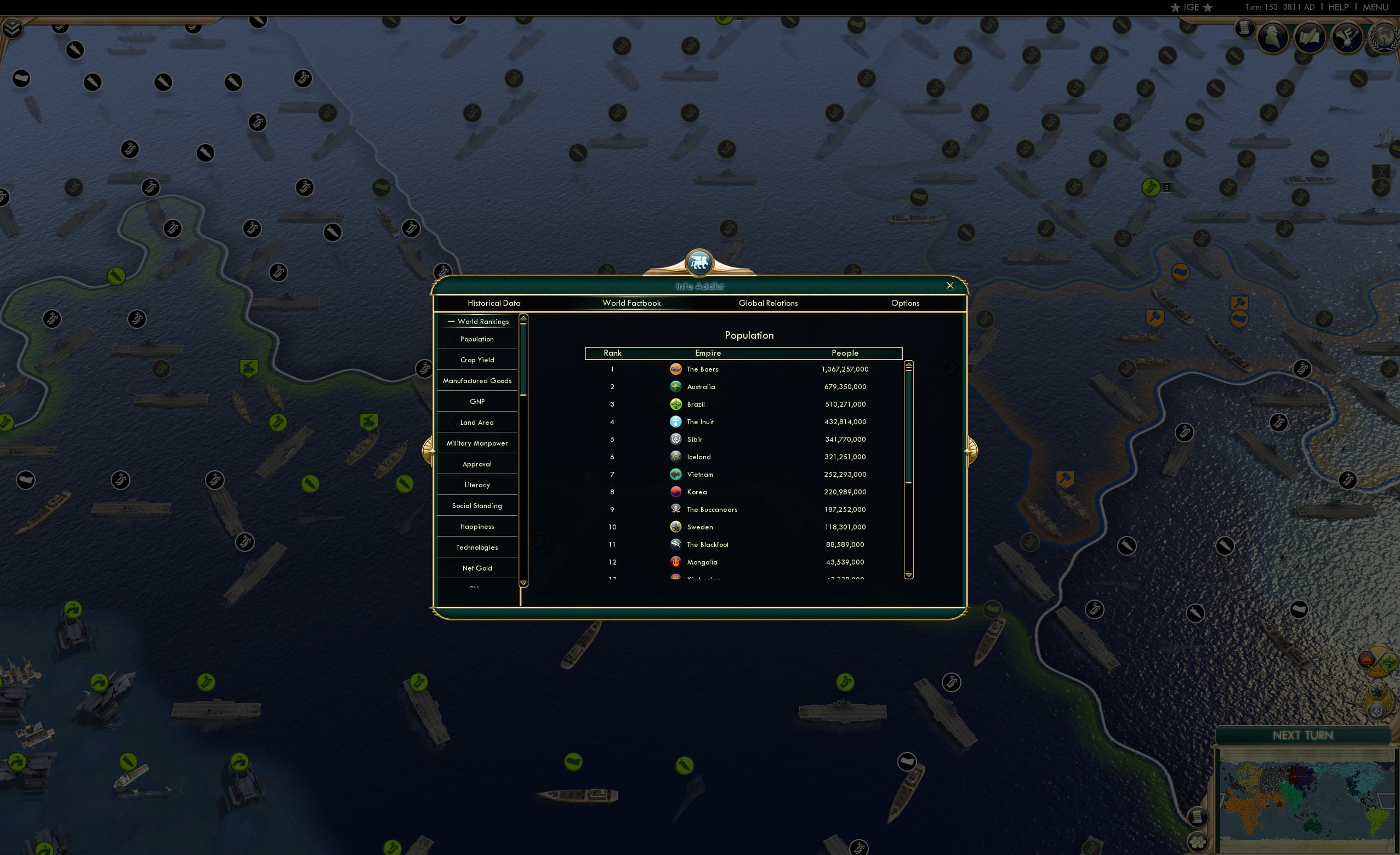Click the crossed-weapons notification icon
This screenshot has width=1400, height=855.
[x=1347, y=36]
